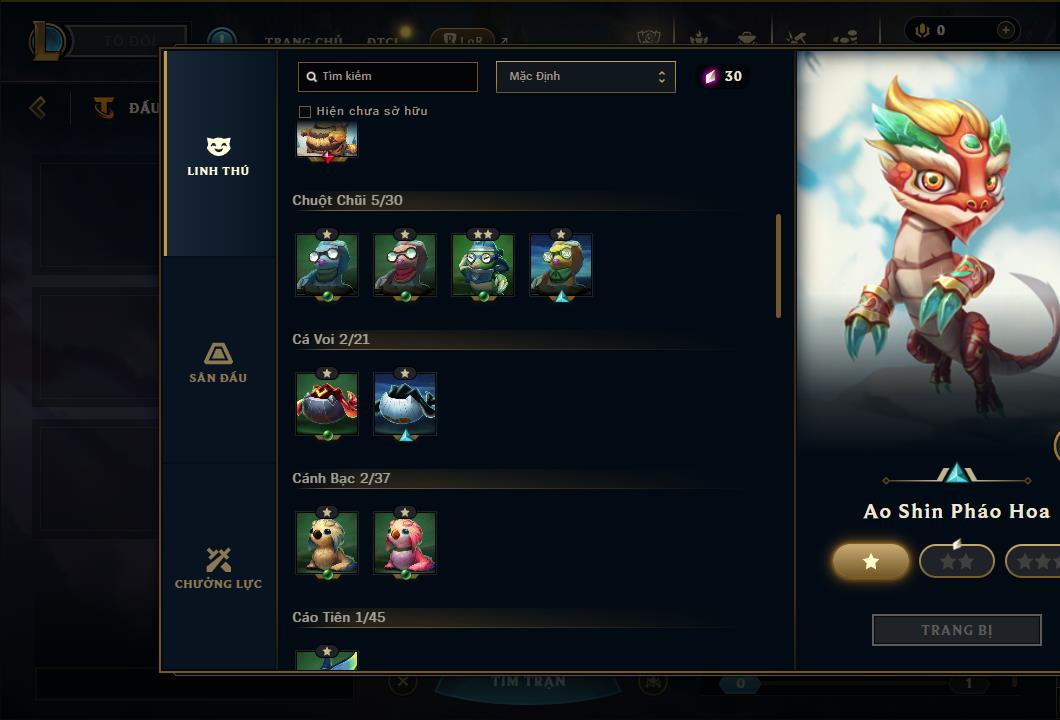Select the red Cá Voi thumbnail

tap(327, 404)
